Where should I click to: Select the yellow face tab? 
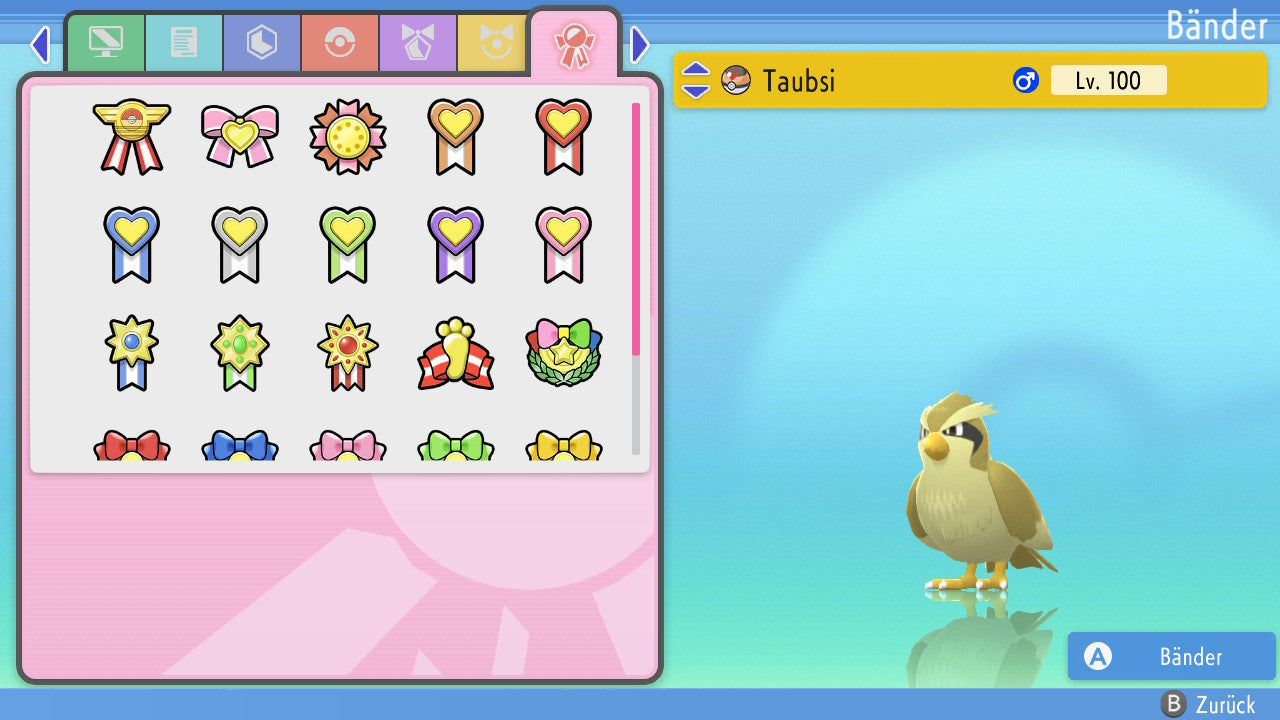point(494,43)
